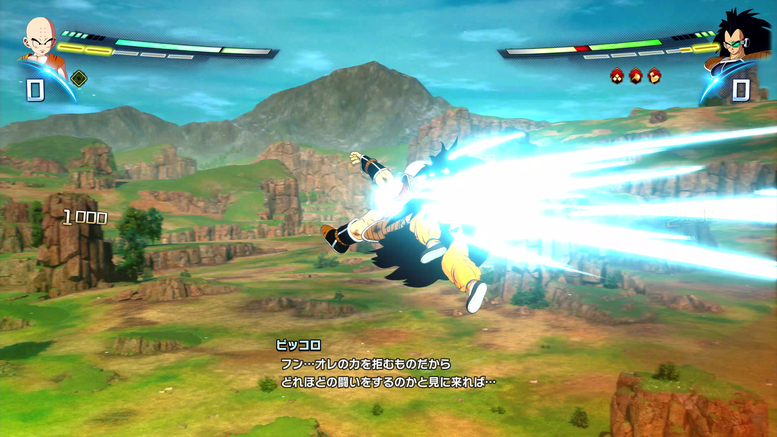Select Raditz's character portrait
The height and width of the screenshot is (437, 777).
click(x=737, y=41)
